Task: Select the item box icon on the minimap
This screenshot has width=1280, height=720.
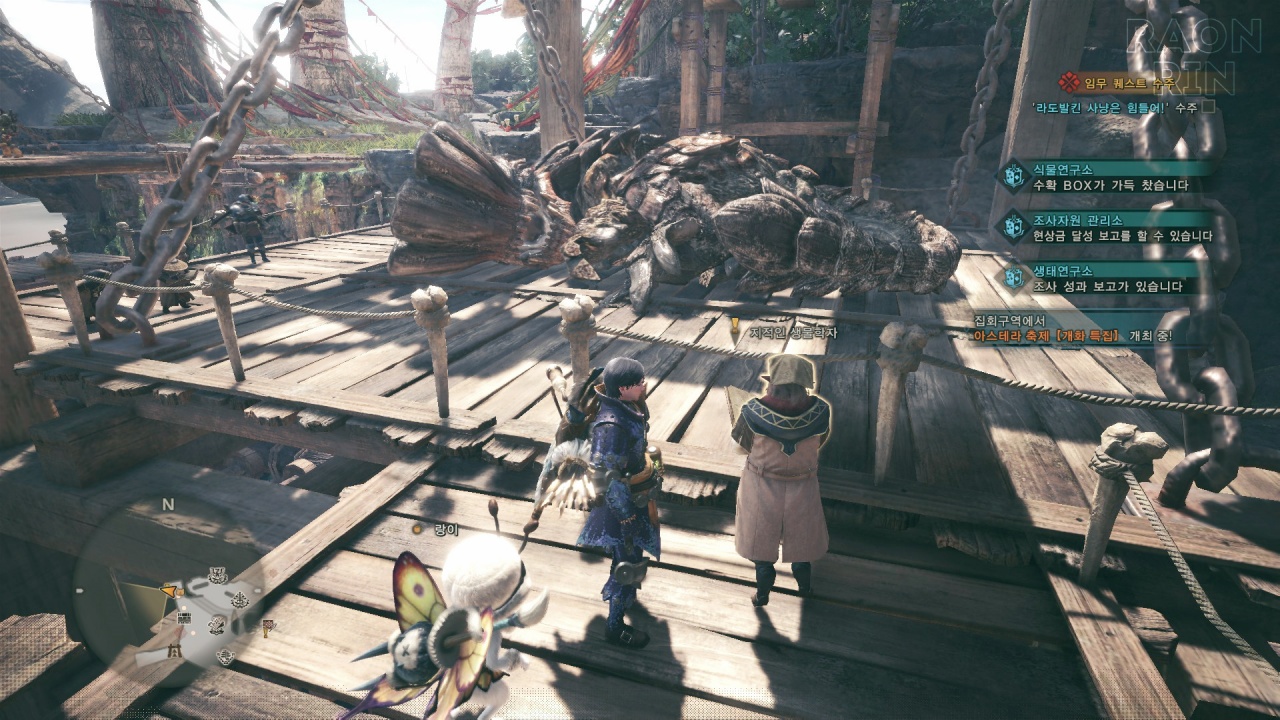Action: point(184,618)
